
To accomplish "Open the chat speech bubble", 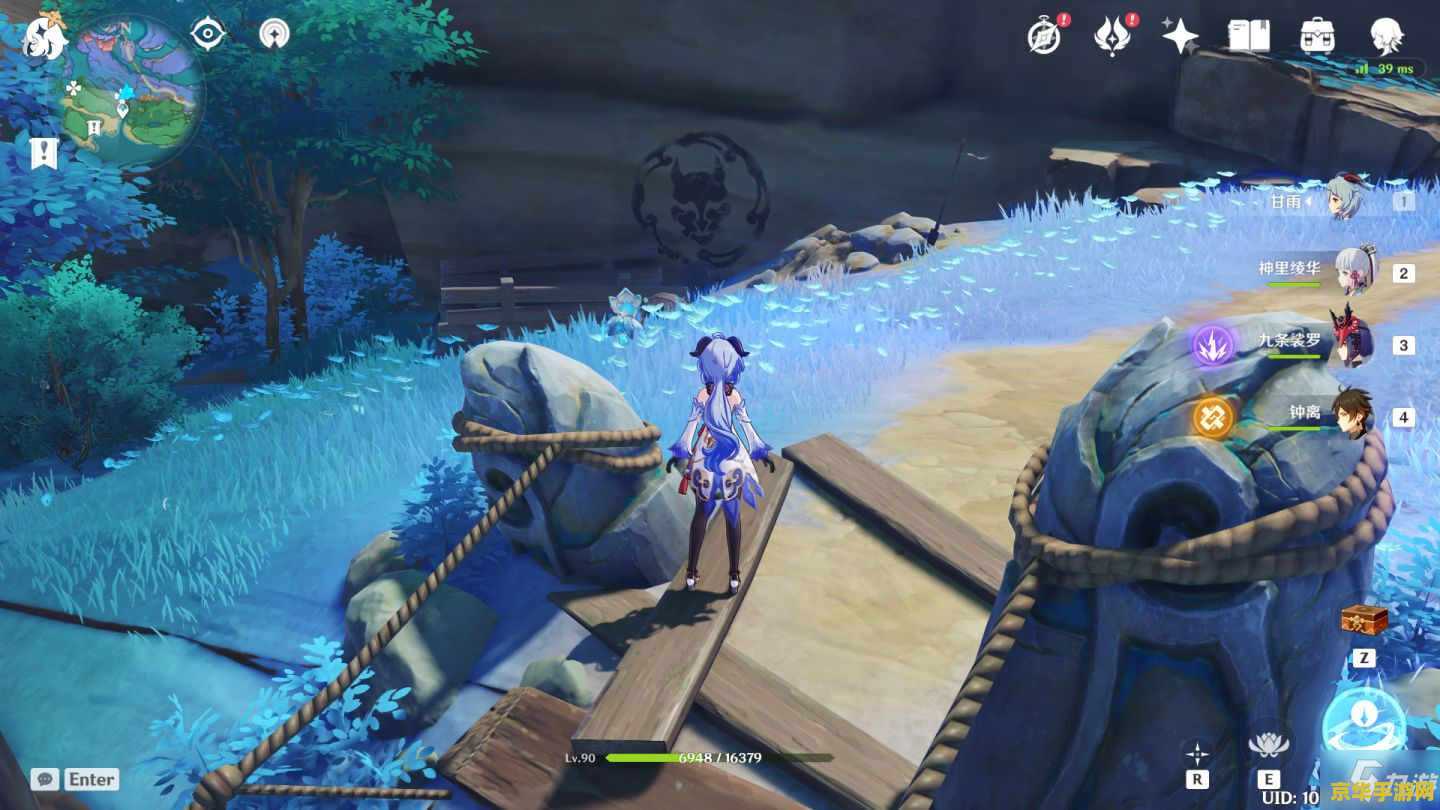I will [x=44, y=779].
